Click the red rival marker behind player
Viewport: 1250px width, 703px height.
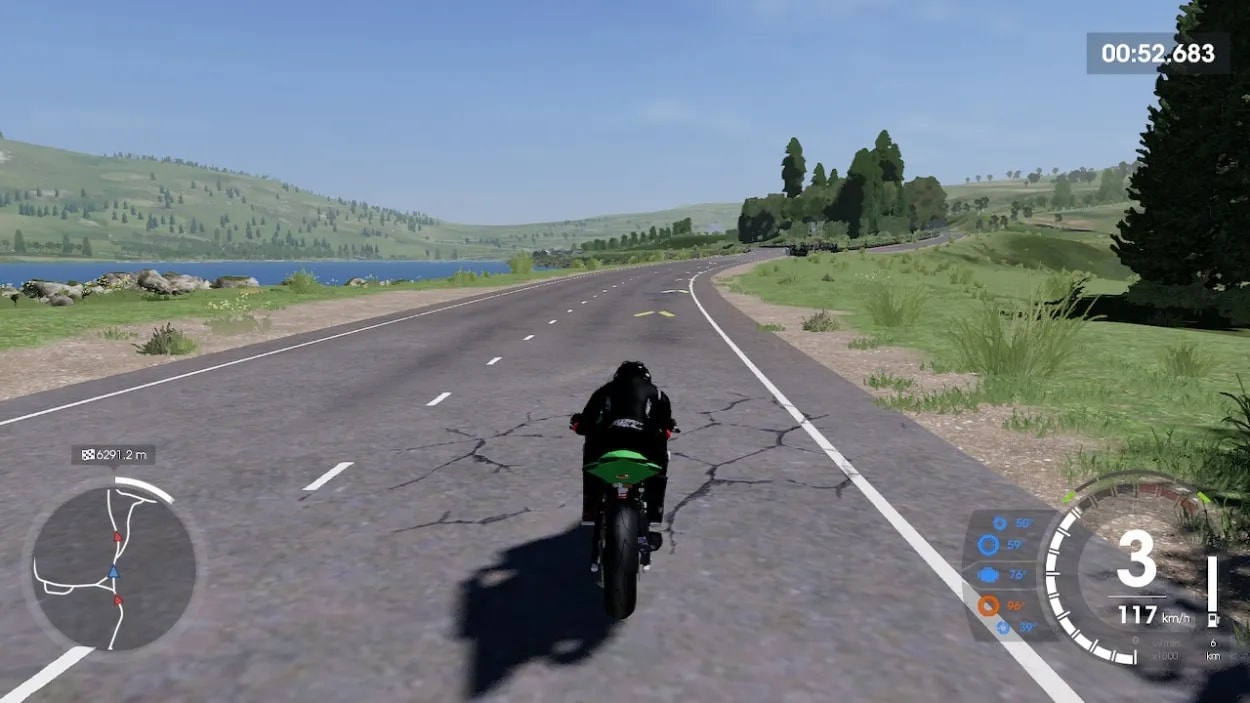(x=118, y=601)
